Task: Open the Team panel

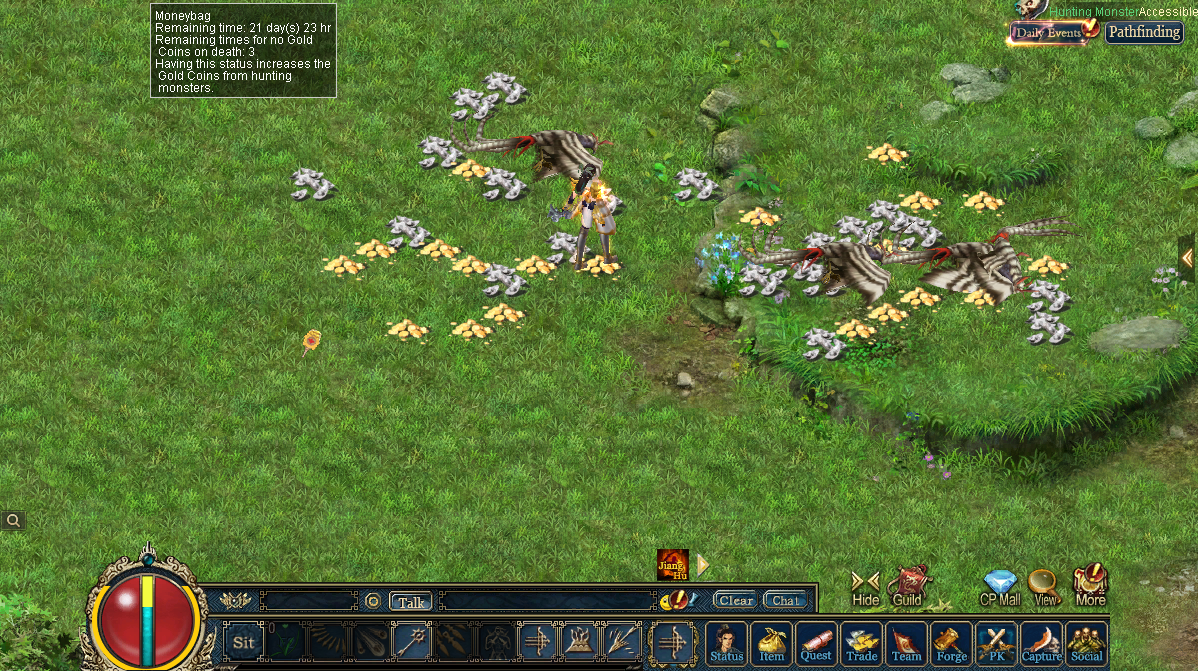Action: click(906, 643)
